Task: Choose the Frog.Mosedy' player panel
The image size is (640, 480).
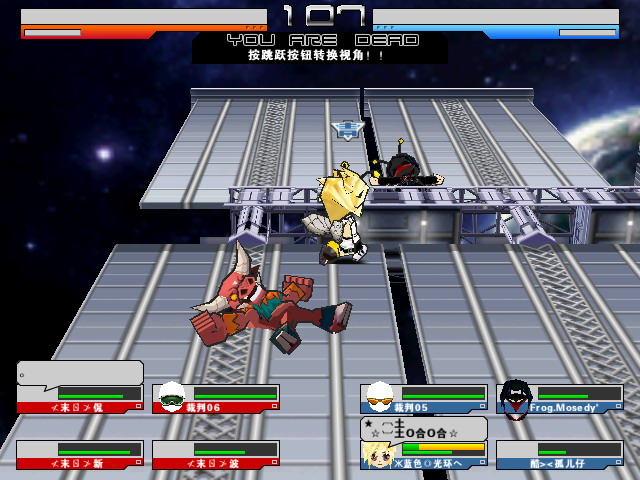Action: click(560, 398)
